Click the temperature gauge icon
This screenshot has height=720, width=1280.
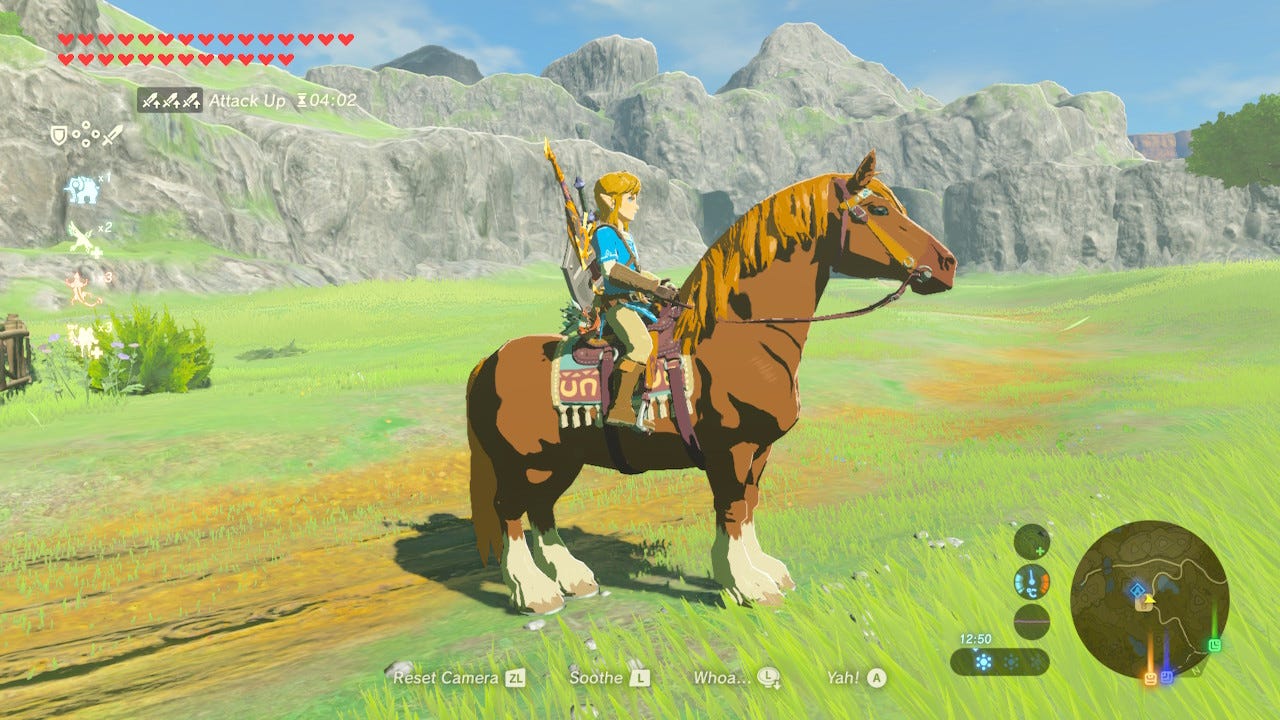tap(1030, 583)
